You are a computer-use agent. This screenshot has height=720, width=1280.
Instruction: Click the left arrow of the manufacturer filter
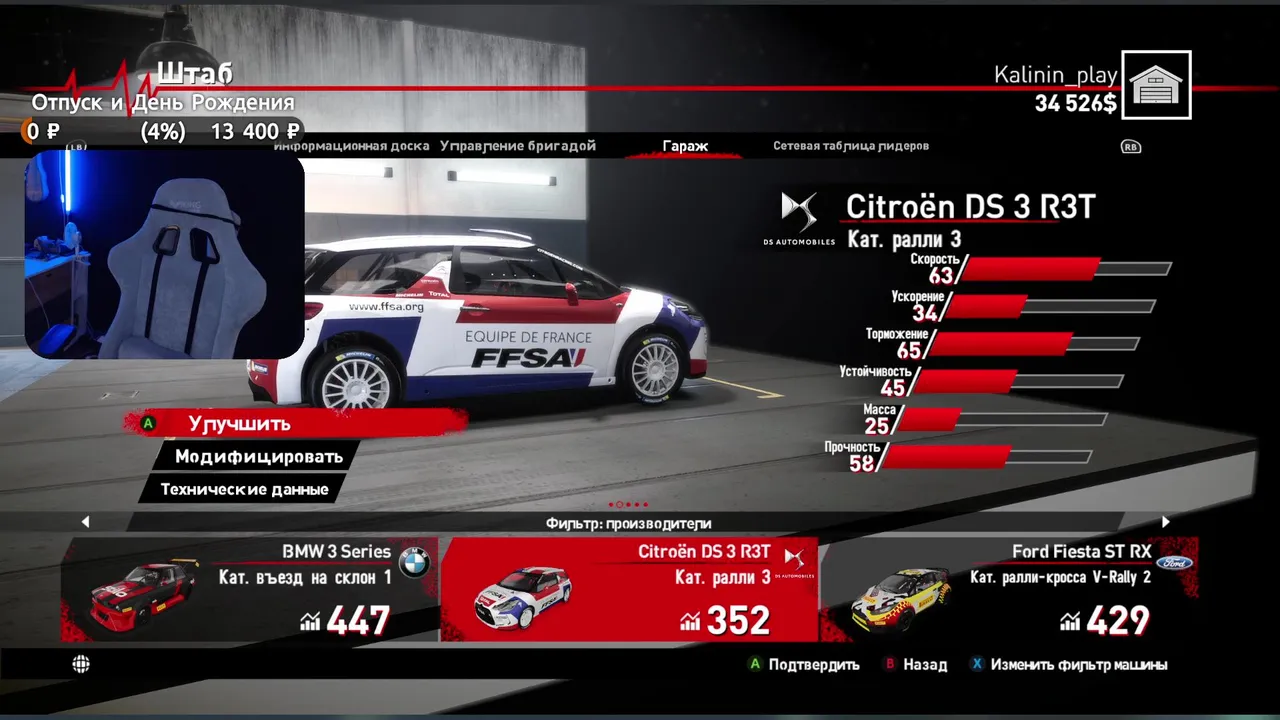(x=85, y=522)
